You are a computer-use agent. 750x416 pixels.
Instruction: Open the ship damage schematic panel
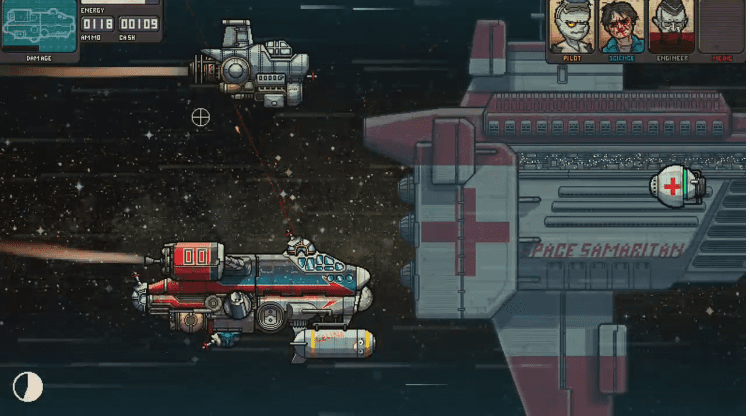click(x=38, y=26)
